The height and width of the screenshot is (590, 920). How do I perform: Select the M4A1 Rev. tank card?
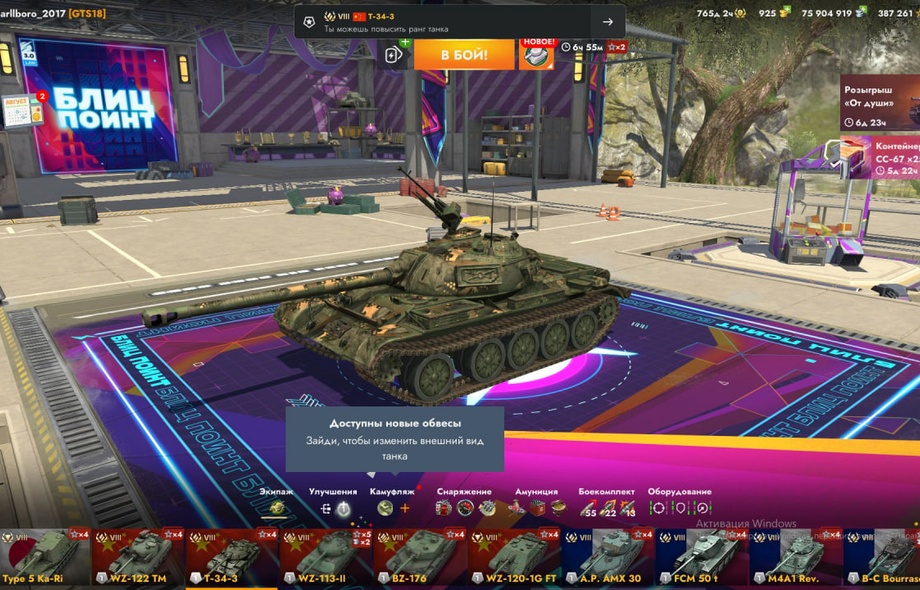795,557
